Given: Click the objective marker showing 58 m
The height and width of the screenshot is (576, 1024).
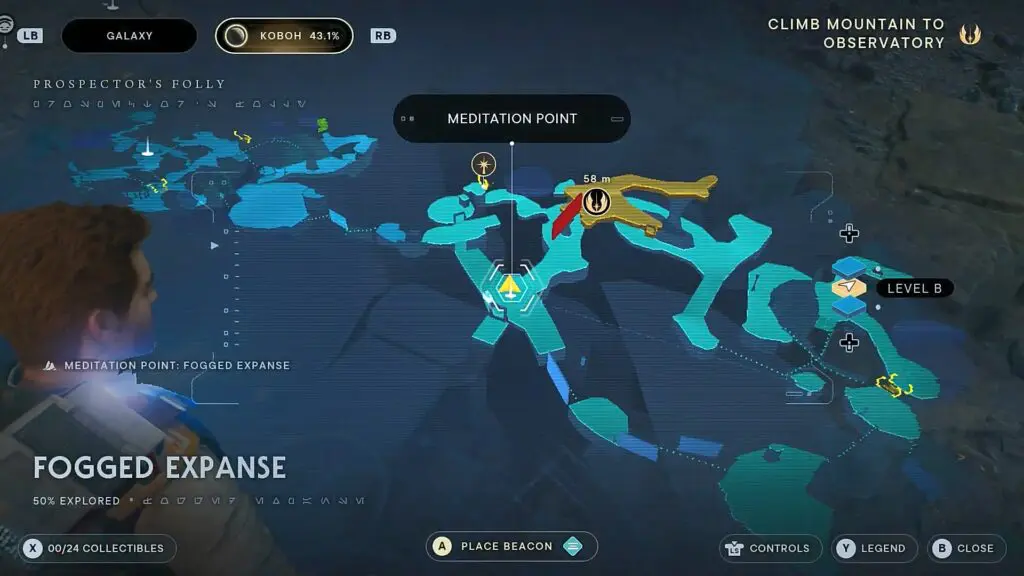Looking at the screenshot, I should 597,200.
